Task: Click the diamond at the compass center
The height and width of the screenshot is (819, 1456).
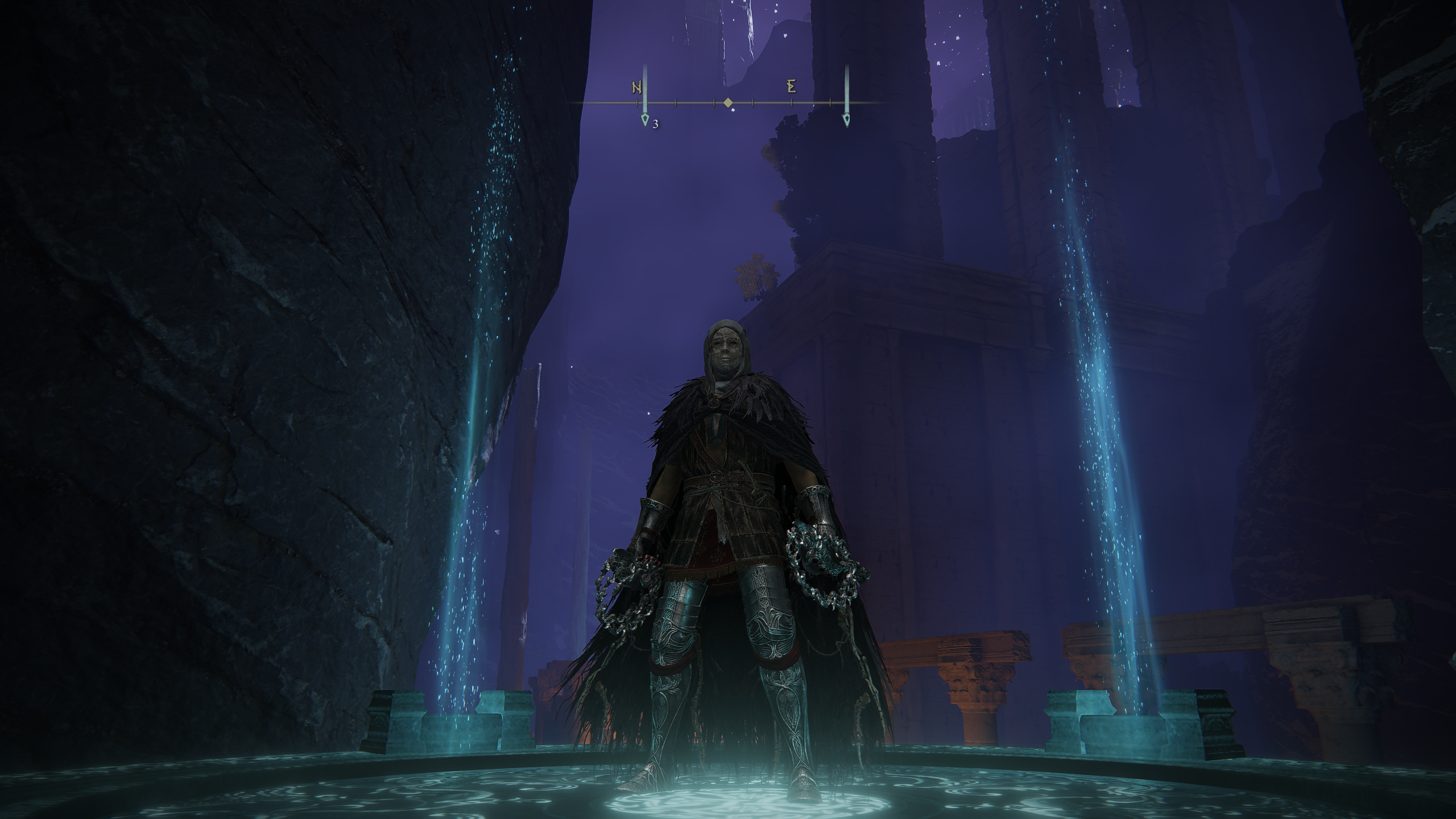Action: click(727, 103)
